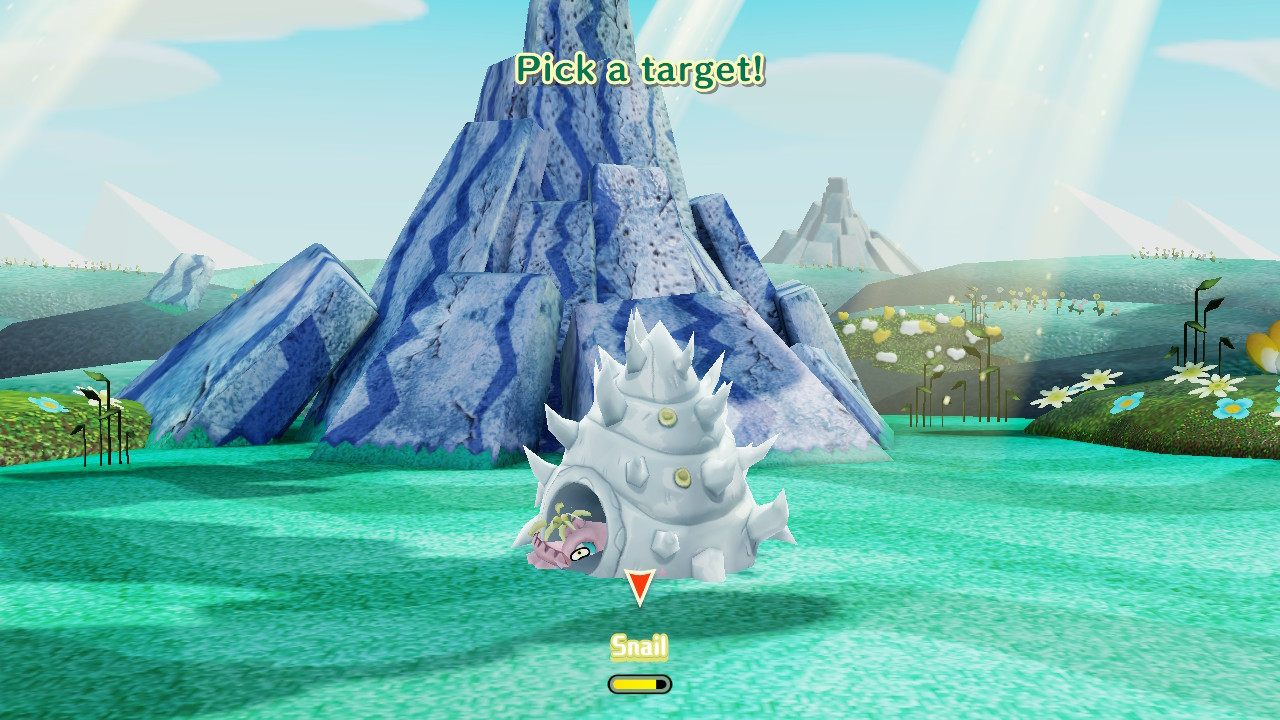Click the snail's antennae
This screenshot has width=1280, height=720.
[560, 520]
